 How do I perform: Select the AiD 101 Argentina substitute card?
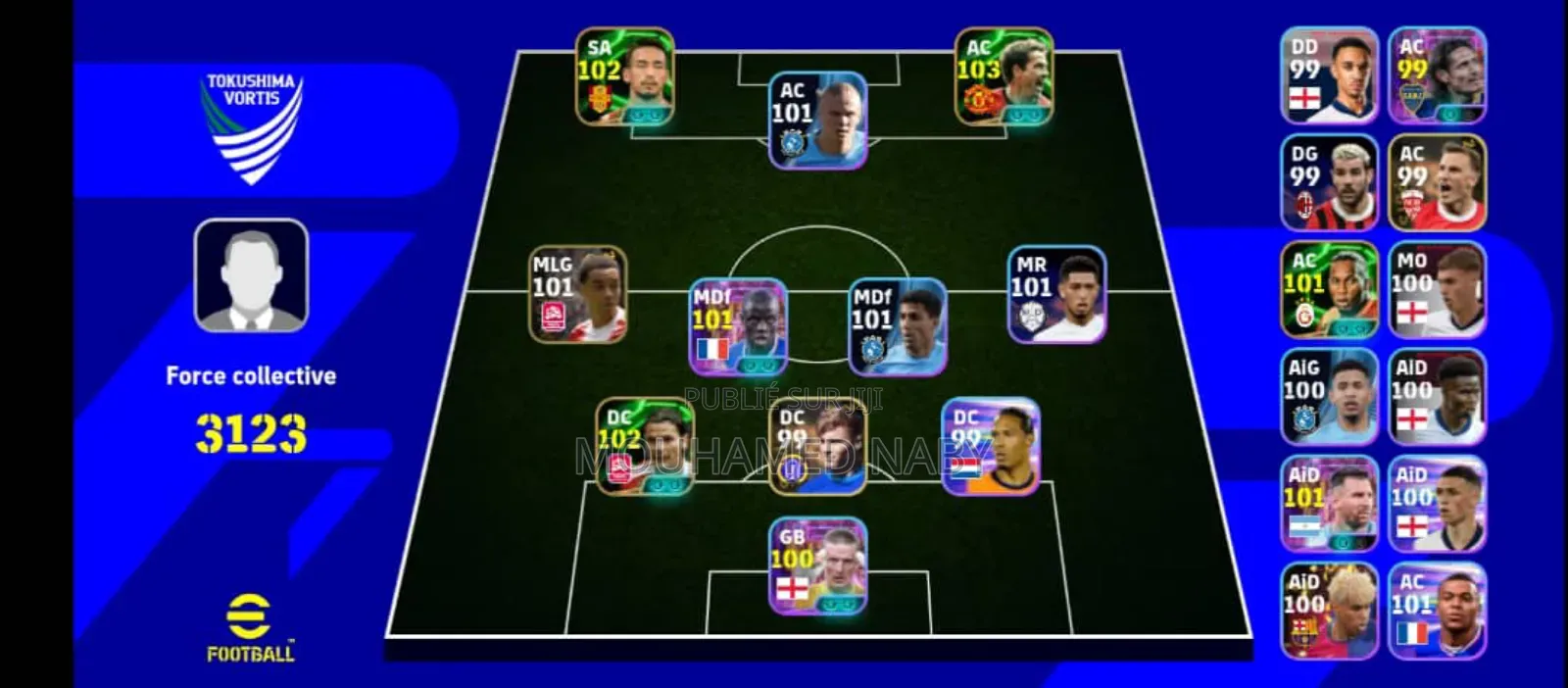point(1329,504)
